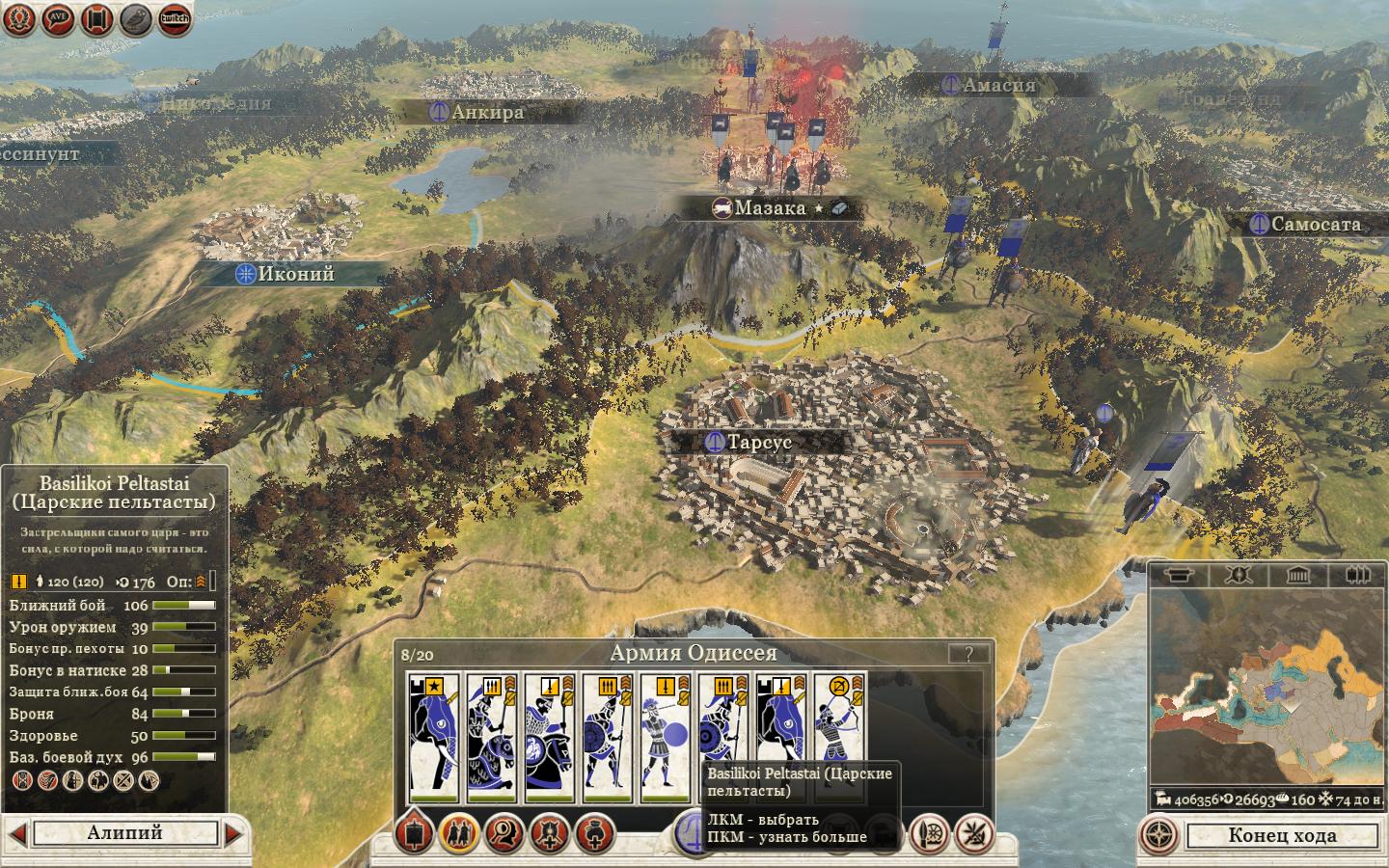The height and width of the screenshot is (868, 1389).
Task: Open the Twitch button
Action: [175, 18]
